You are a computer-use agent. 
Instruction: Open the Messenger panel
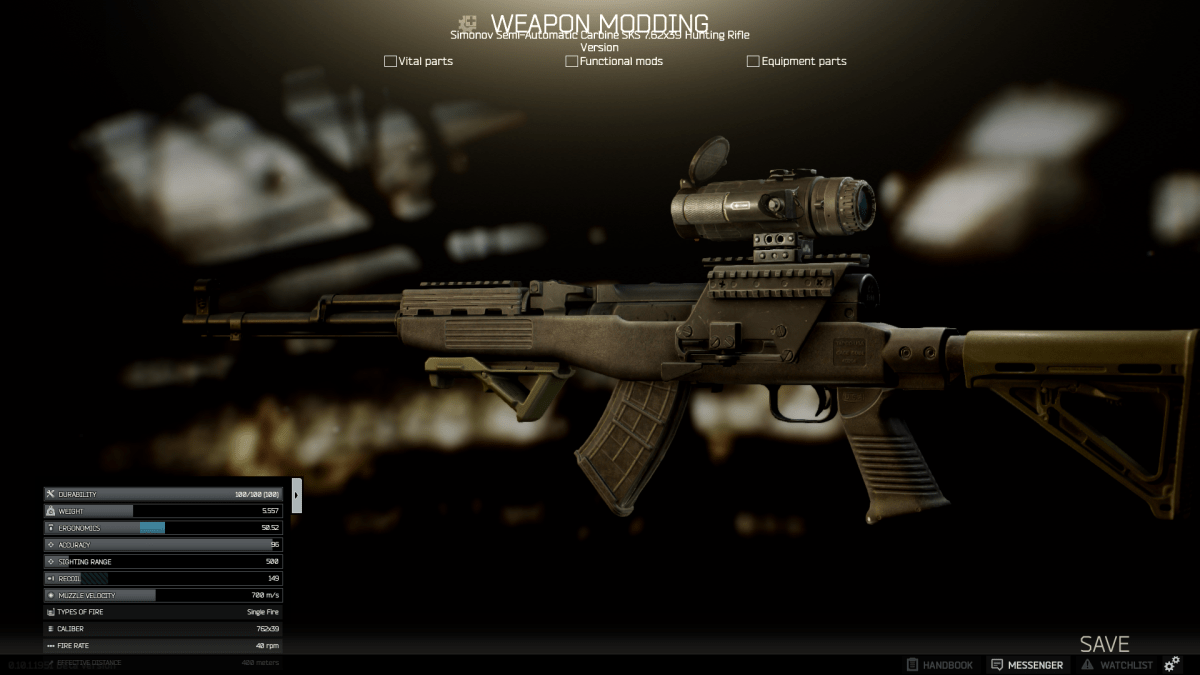tap(1027, 665)
